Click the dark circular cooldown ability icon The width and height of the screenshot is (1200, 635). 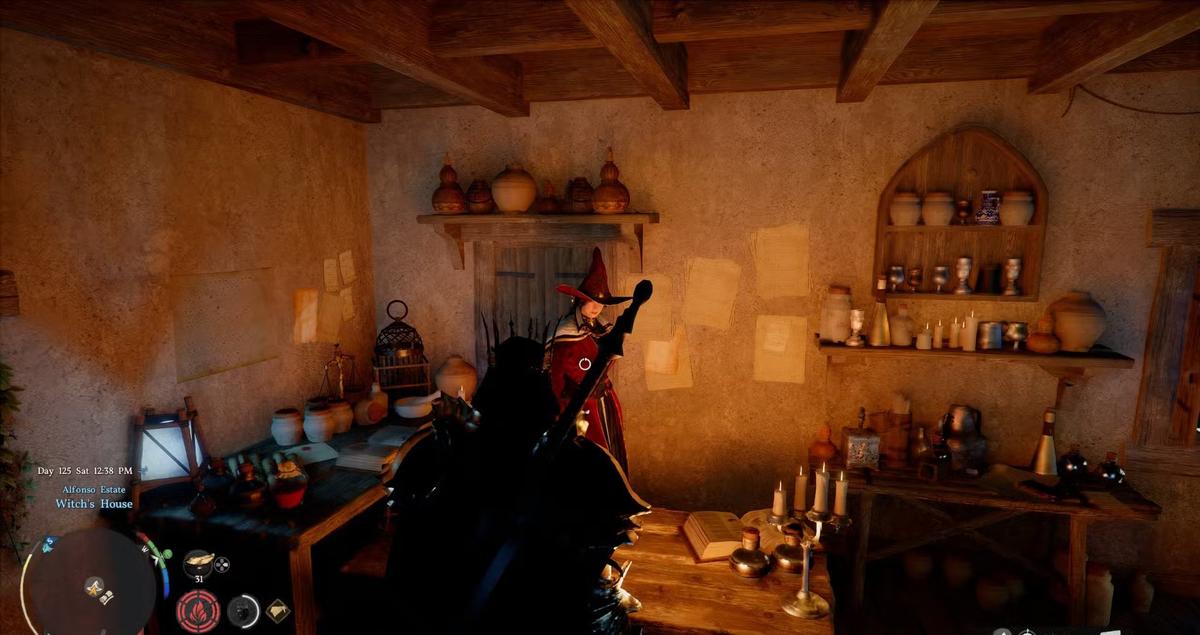coord(243,610)
